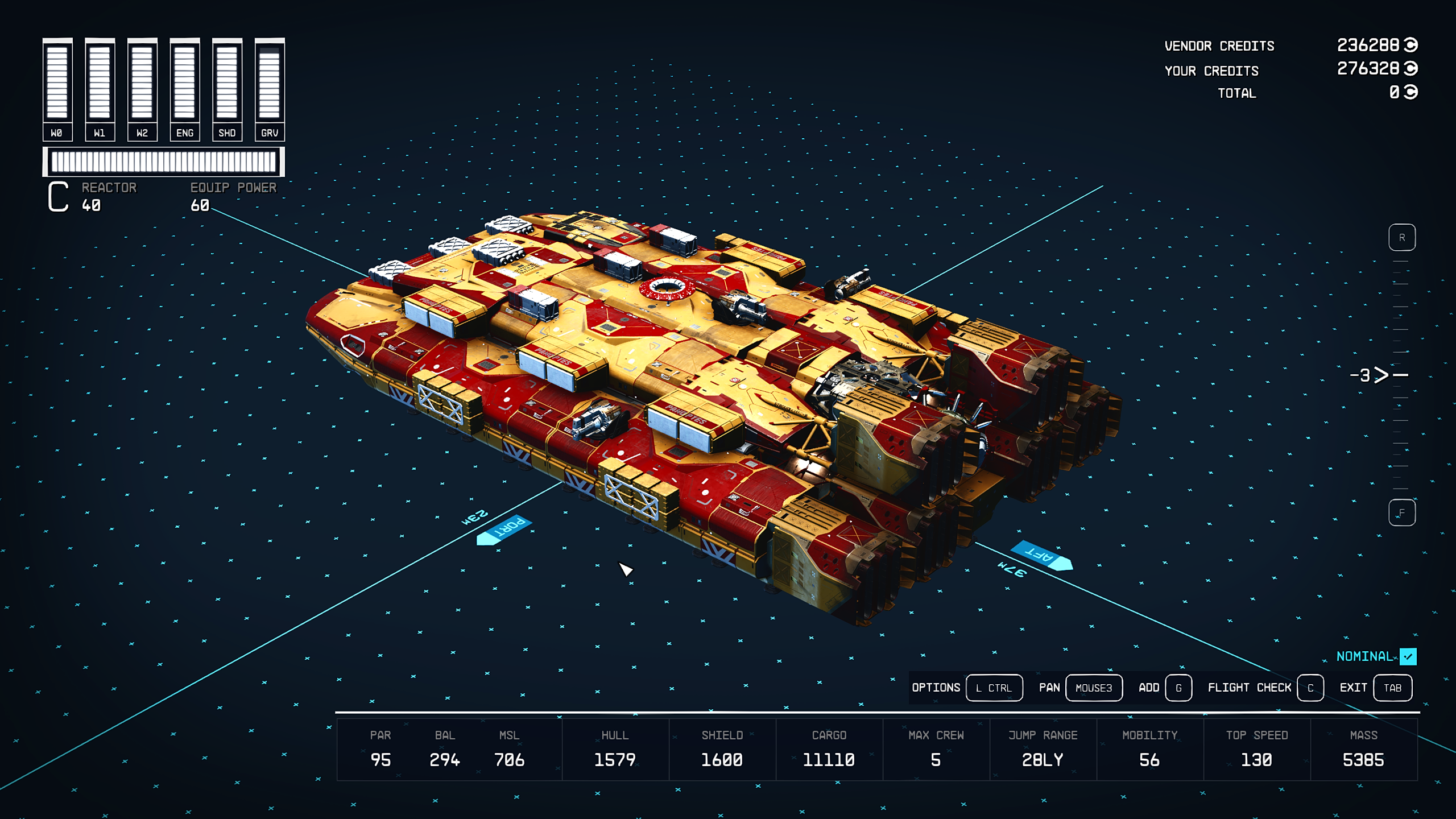Open OPTIONS with L CTRL button
The image size is (1456, 819).
(994, 688)
